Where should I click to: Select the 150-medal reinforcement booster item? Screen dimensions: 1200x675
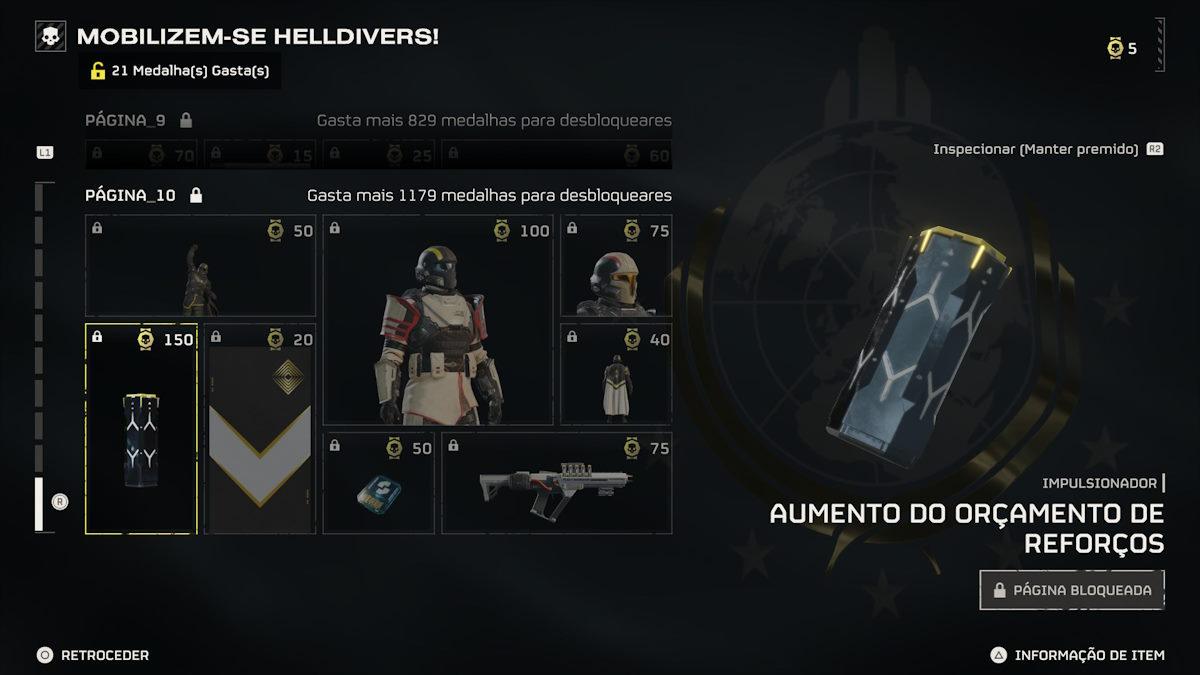click(141, 429)
